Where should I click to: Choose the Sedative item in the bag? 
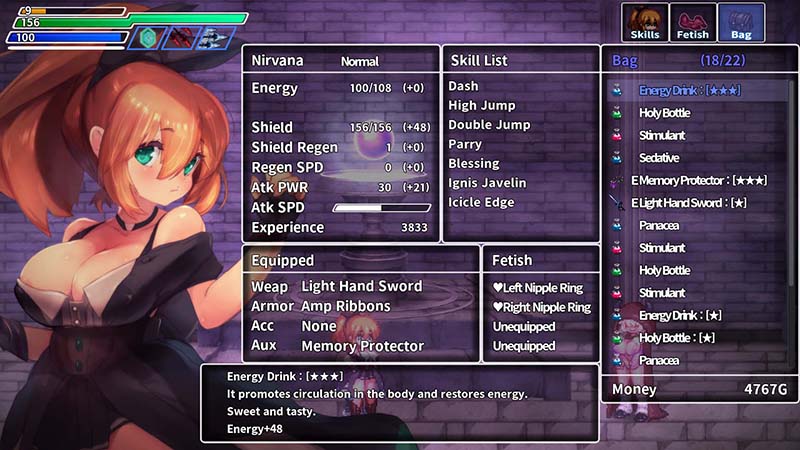[x=659, y=158]
